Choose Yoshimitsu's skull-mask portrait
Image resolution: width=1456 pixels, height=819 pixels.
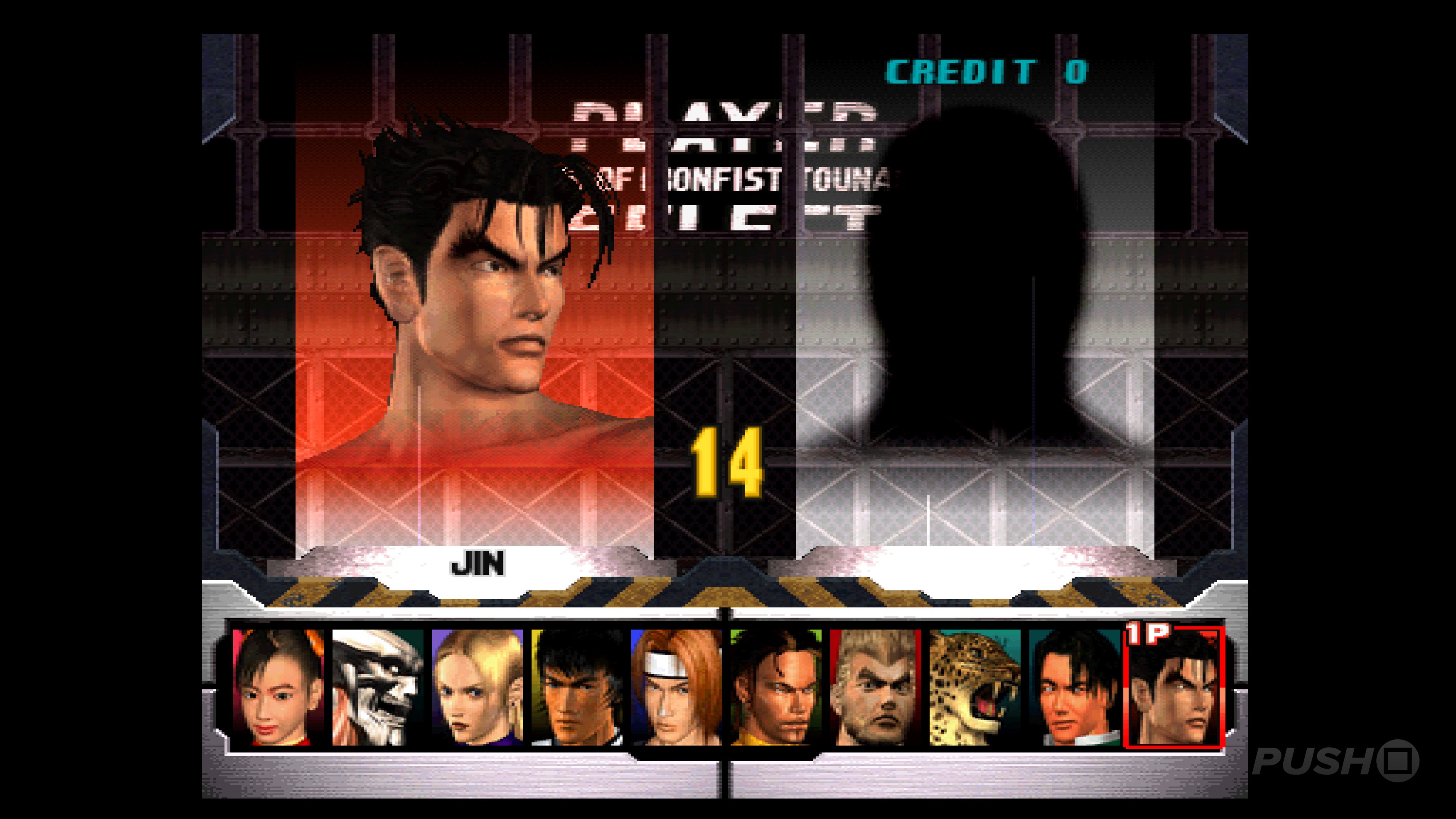[378, 687]
